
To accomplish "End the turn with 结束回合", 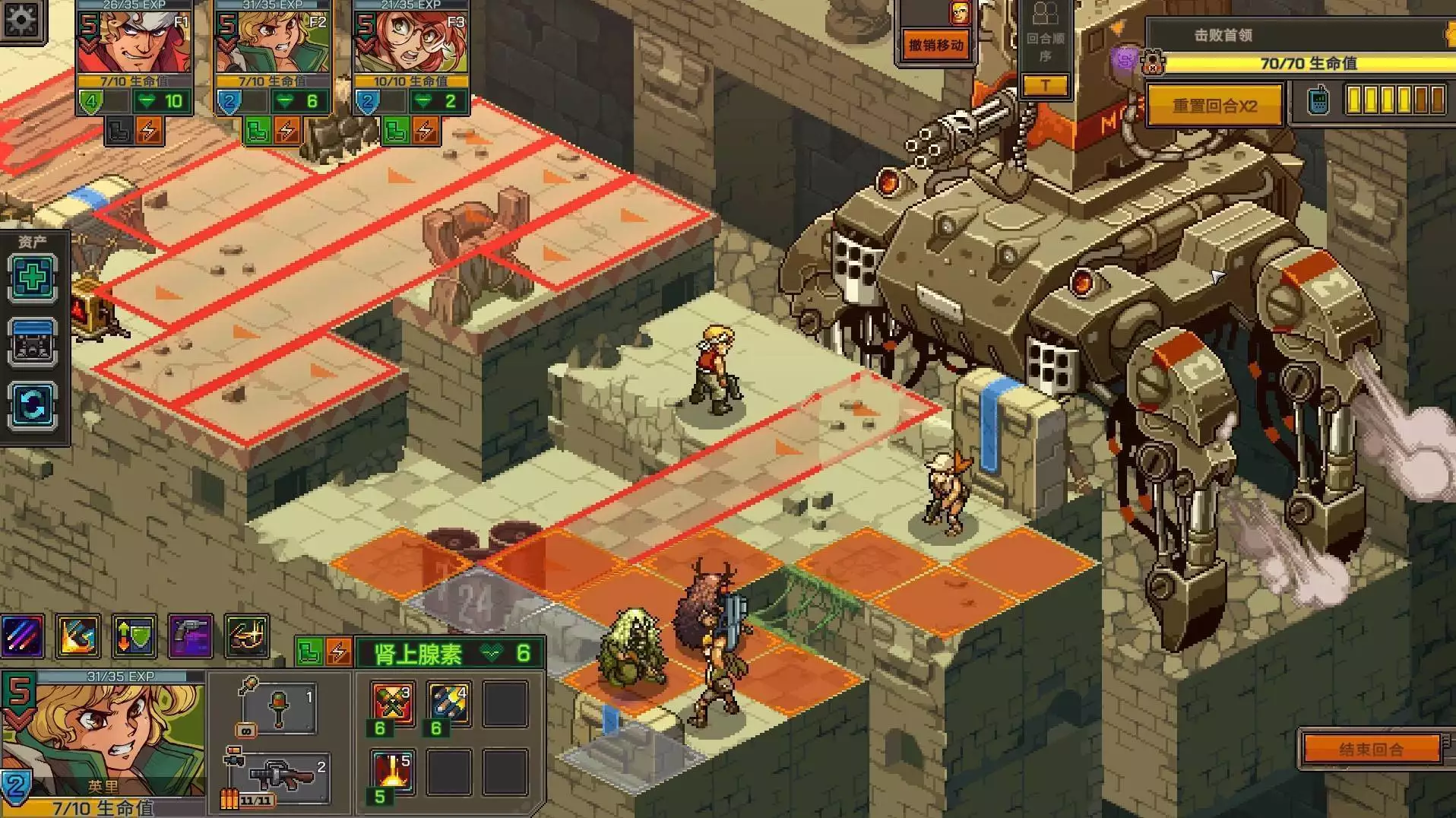I will [1372, 749].
